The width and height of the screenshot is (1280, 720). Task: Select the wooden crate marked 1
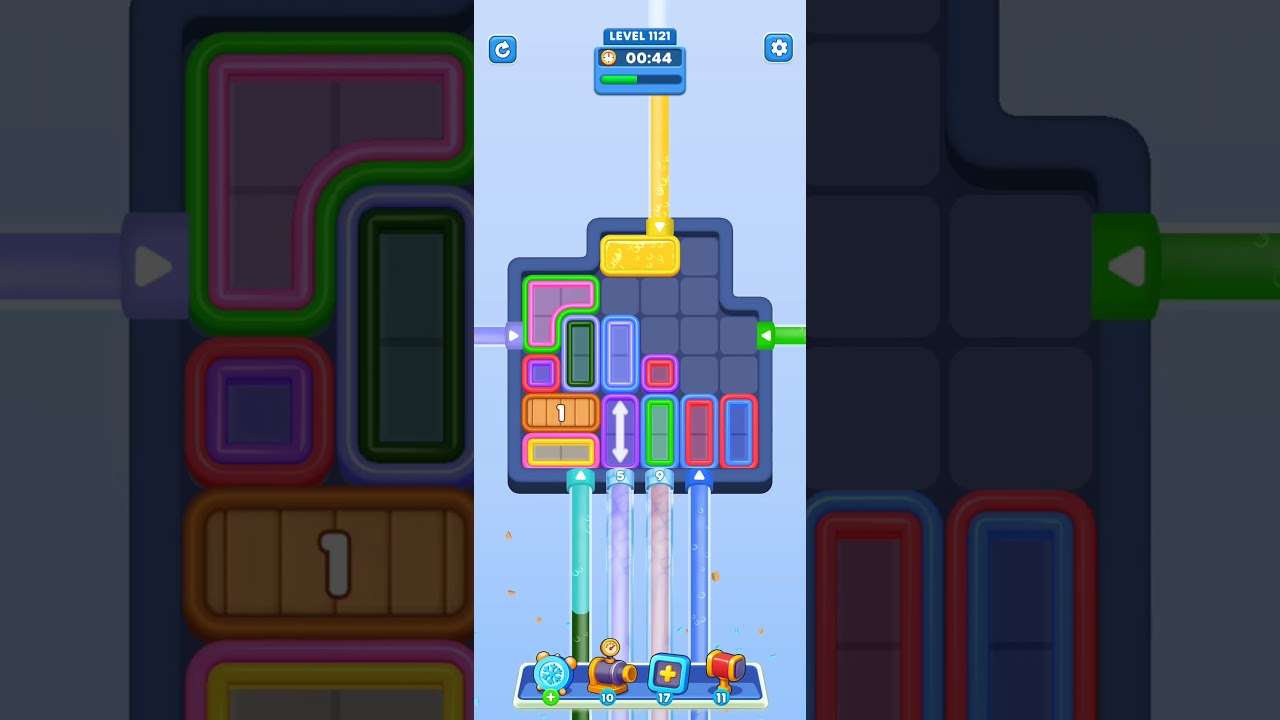pyautogui.click(x=559, y=412)
